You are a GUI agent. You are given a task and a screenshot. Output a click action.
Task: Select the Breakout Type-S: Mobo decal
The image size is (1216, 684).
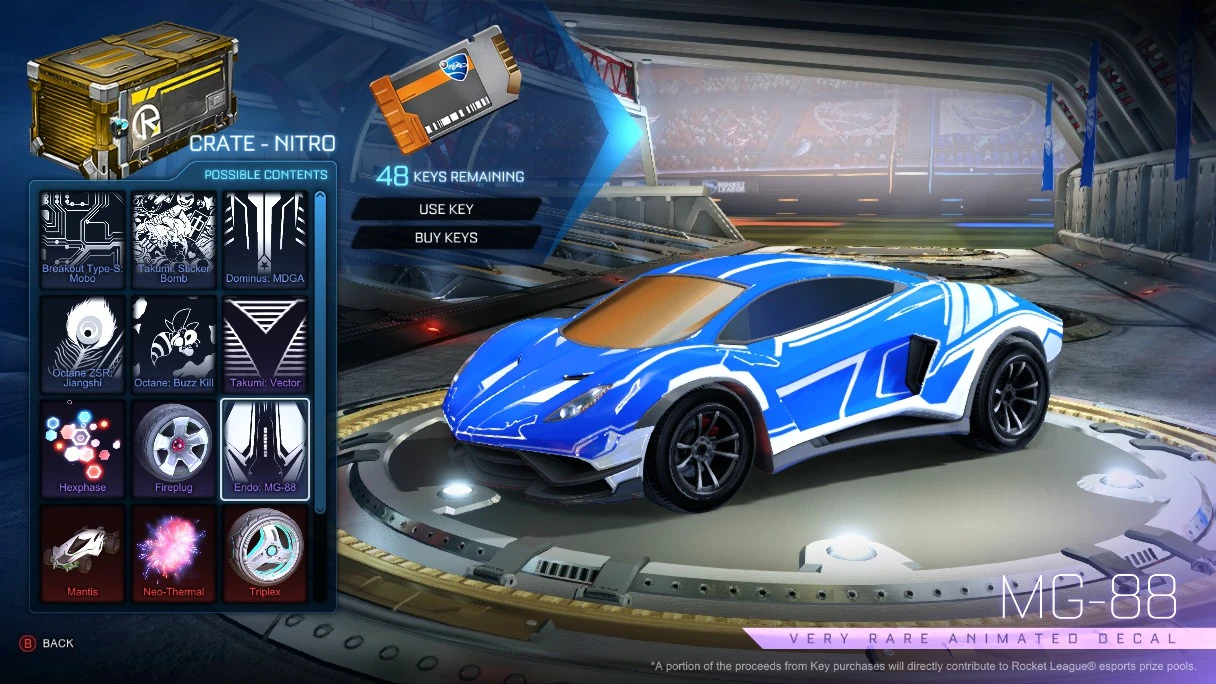click(83, 239)
